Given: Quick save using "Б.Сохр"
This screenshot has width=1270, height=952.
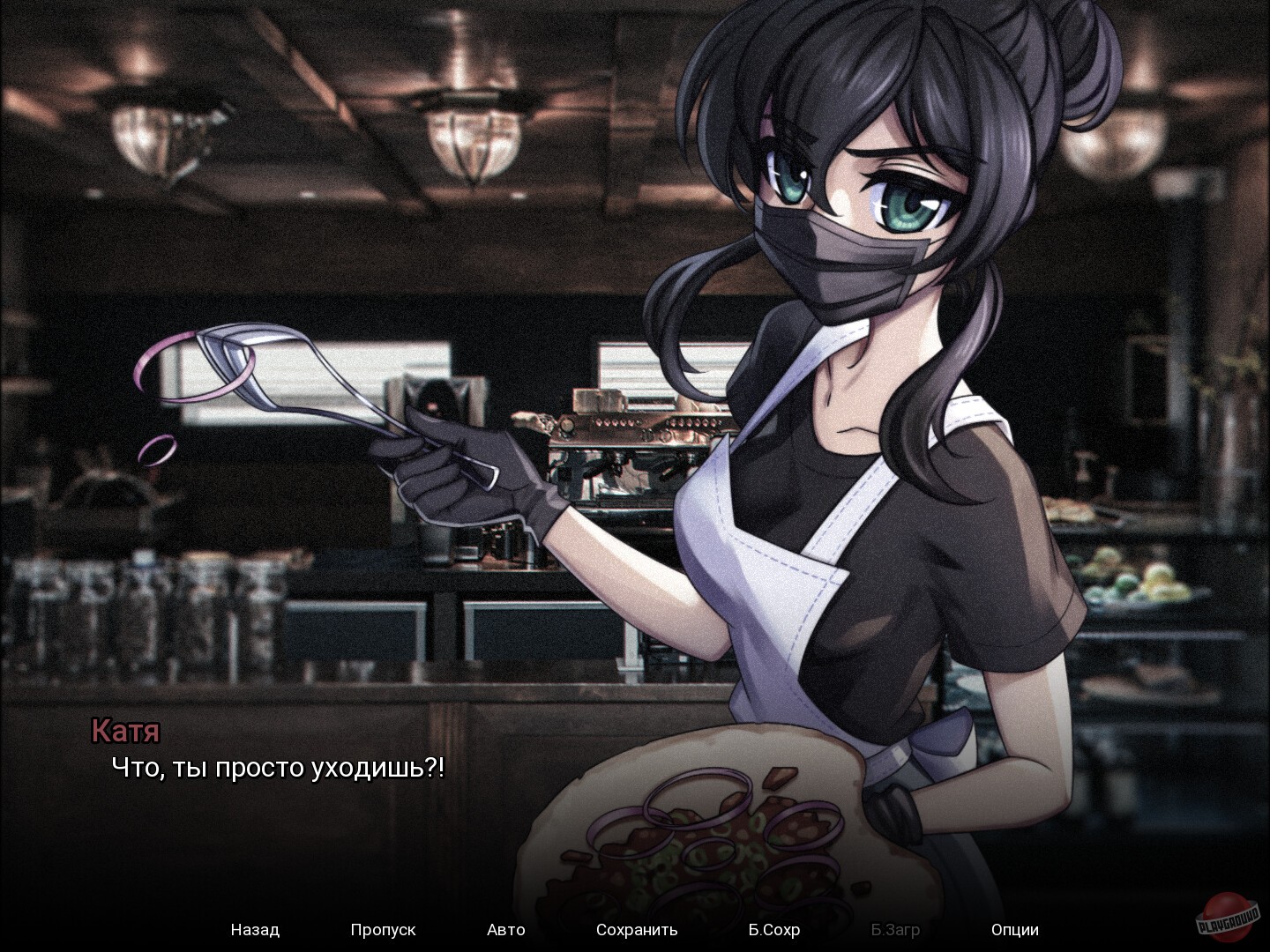Looking at the screenshot, I should 773,930.
